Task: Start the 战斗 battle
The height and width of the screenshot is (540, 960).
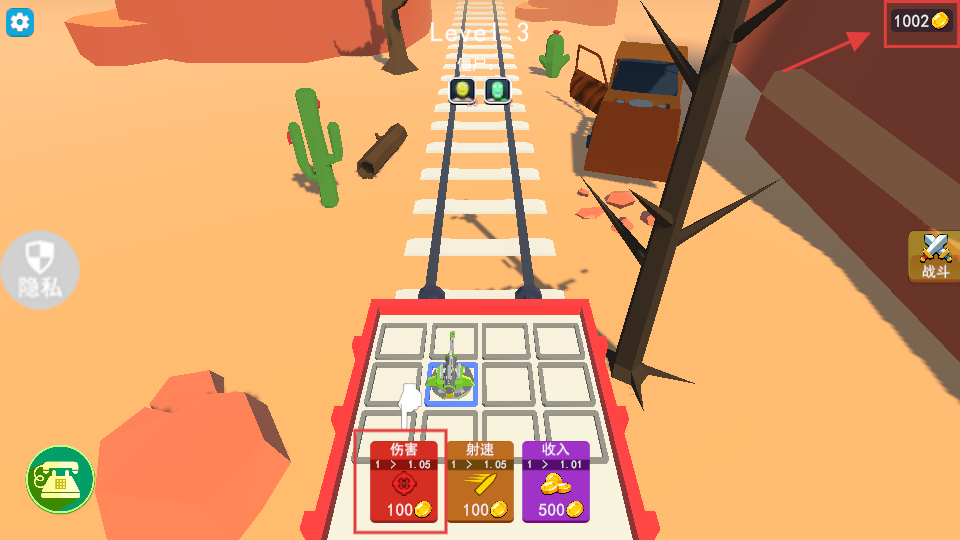Action: (935, 257)
